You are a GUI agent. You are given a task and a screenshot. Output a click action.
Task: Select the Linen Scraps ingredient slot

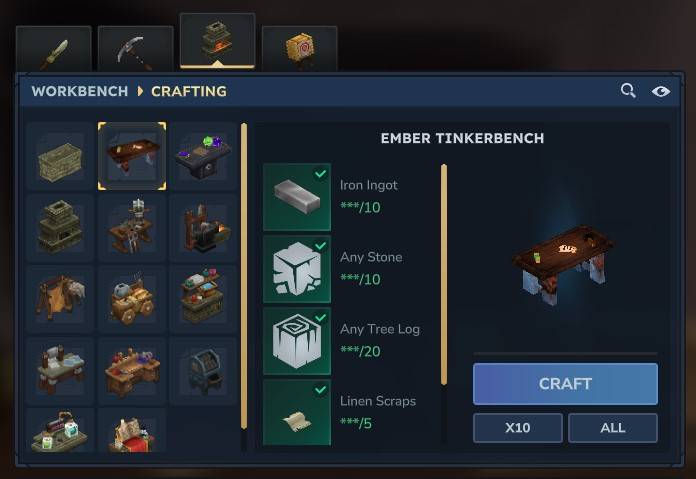[x=296, y=412]
